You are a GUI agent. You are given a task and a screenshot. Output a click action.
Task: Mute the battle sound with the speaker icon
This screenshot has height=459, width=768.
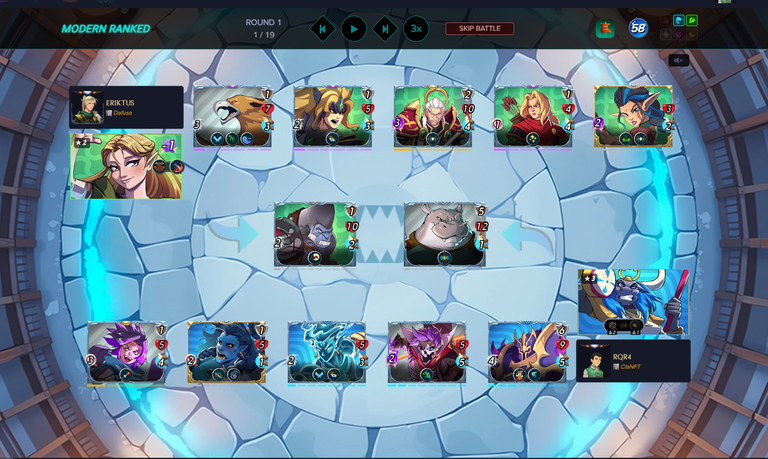click(x=678, y=60)
